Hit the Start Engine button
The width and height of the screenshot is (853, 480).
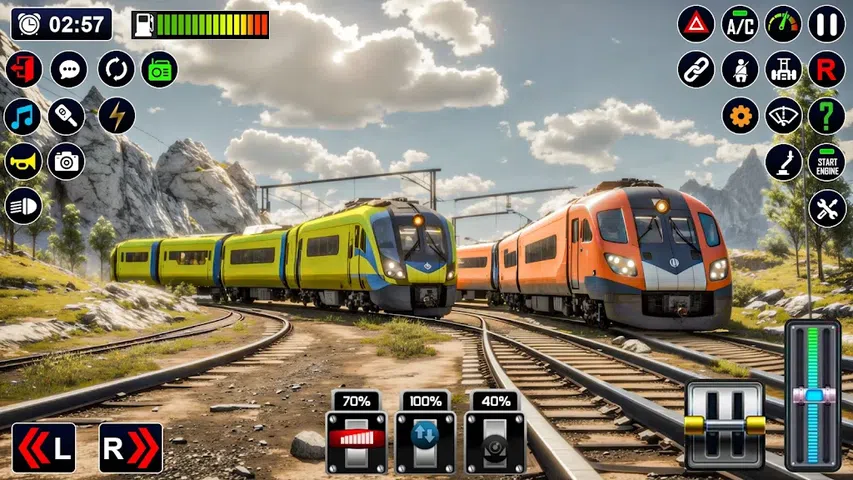(827, 162)
